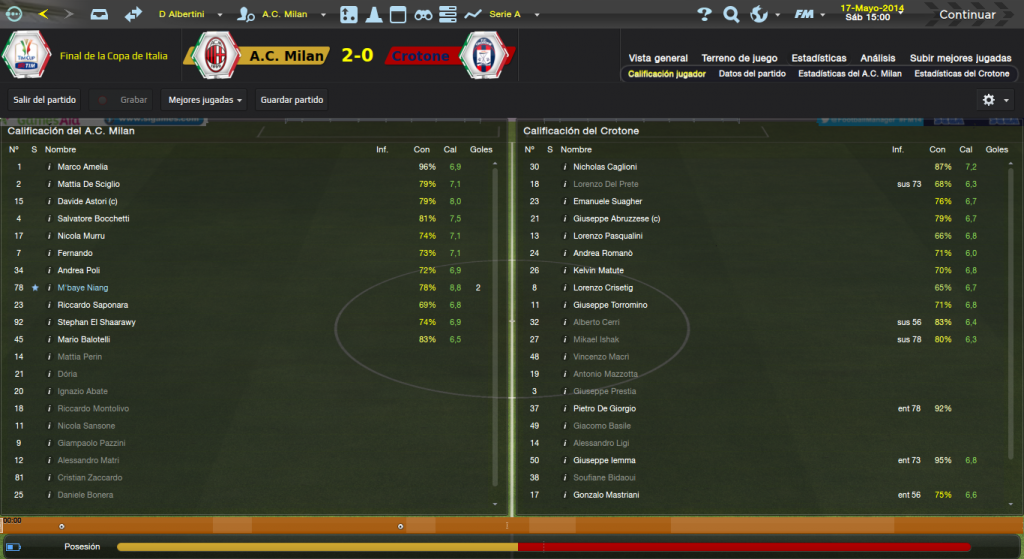Open the search magnifying glass icon
Screen dimensions: 1024x559
[x=731, y=15]
